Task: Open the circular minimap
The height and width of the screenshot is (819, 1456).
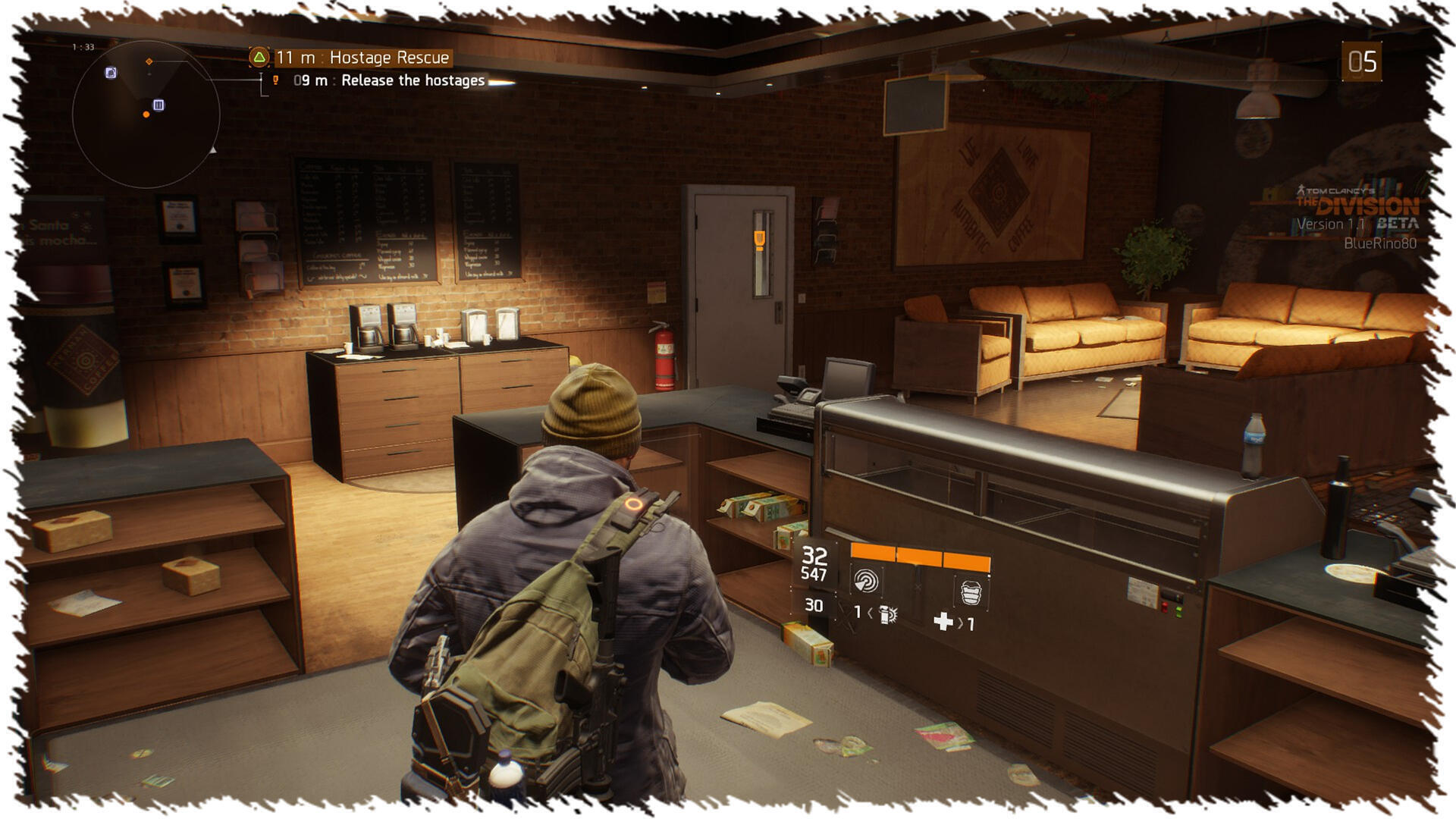Action: pyautogui.click(x=146, y=115)
